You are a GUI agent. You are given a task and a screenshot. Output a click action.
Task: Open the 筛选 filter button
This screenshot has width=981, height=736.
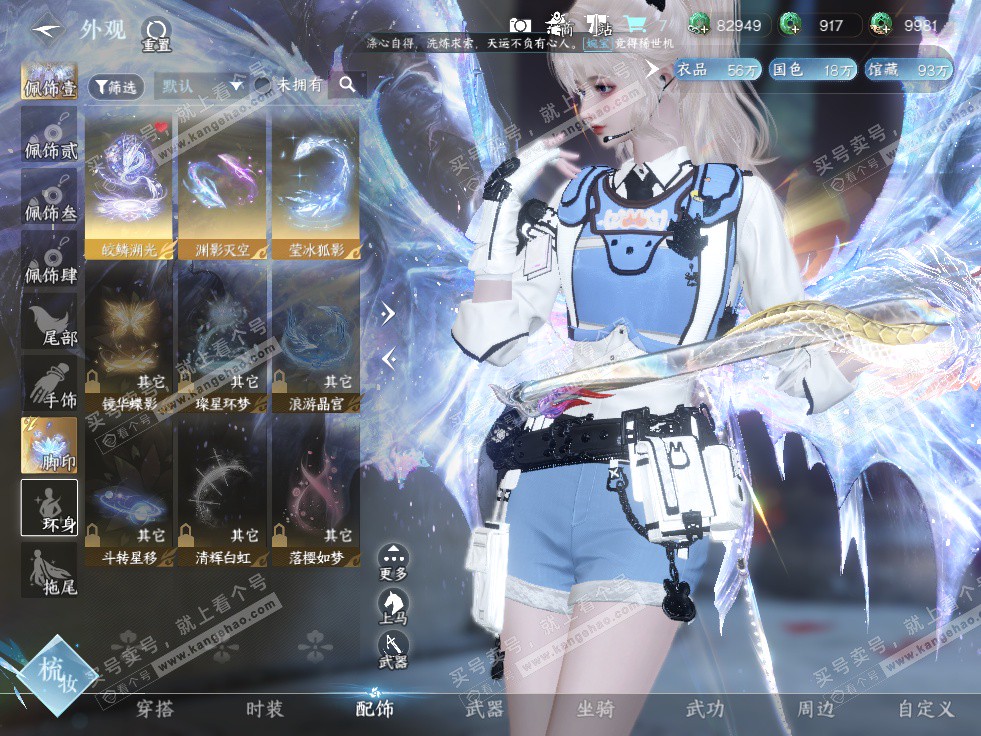[115, 87]
